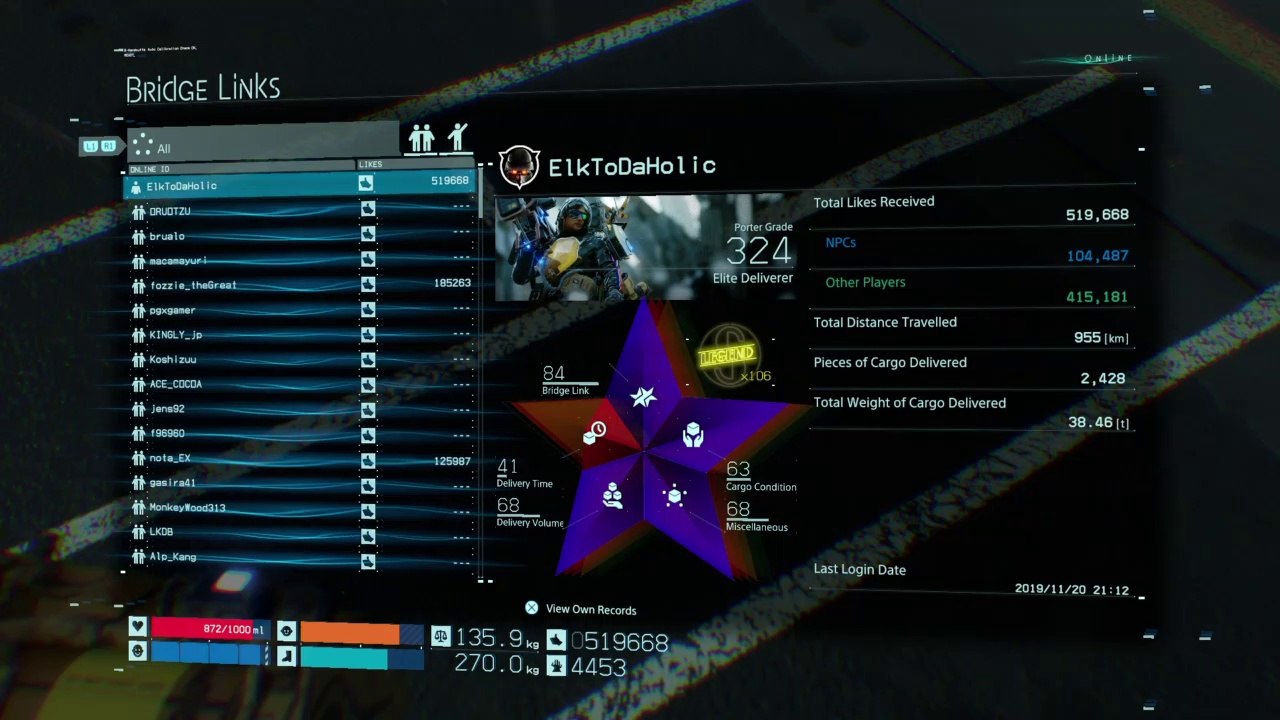The height and width of the screenshot is (720, 1280).
Task: Select the fozzie_theGreat player row
Action: (193, 285)
